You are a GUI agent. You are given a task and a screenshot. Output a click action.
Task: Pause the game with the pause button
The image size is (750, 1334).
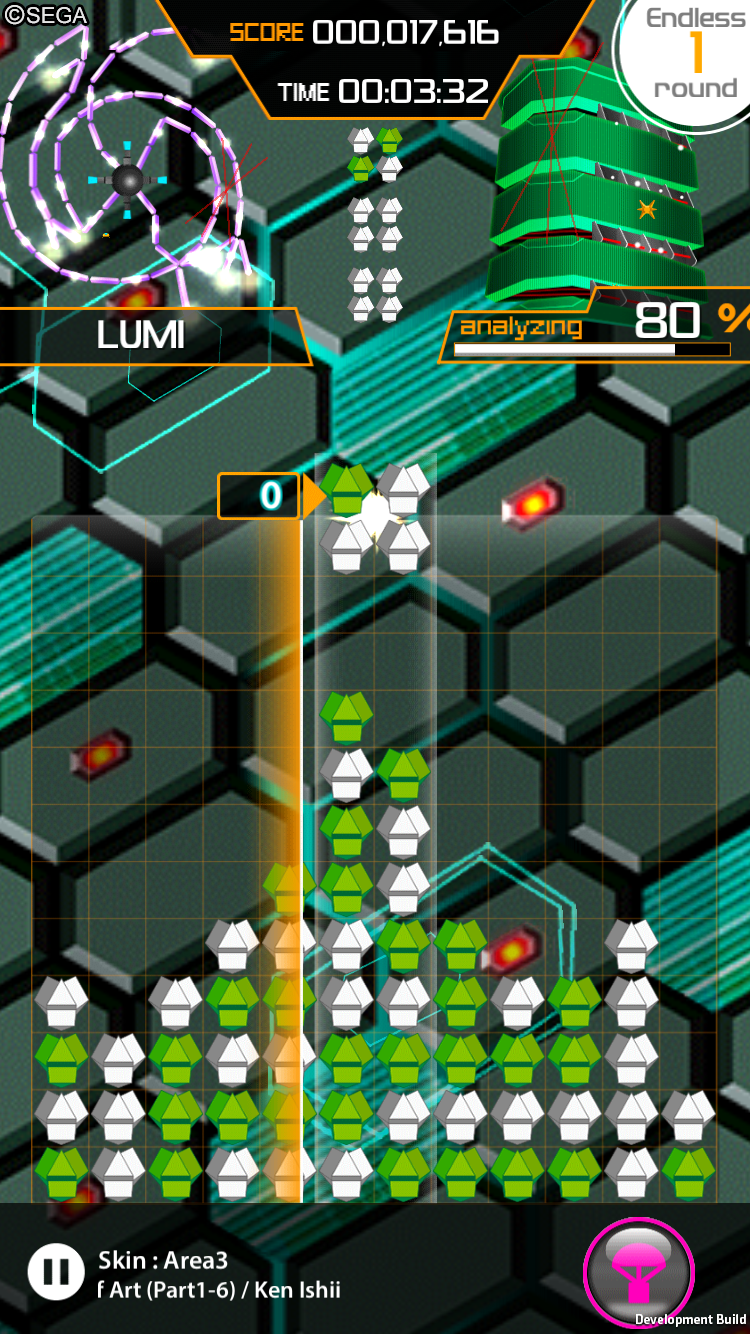coord(56,1271)
